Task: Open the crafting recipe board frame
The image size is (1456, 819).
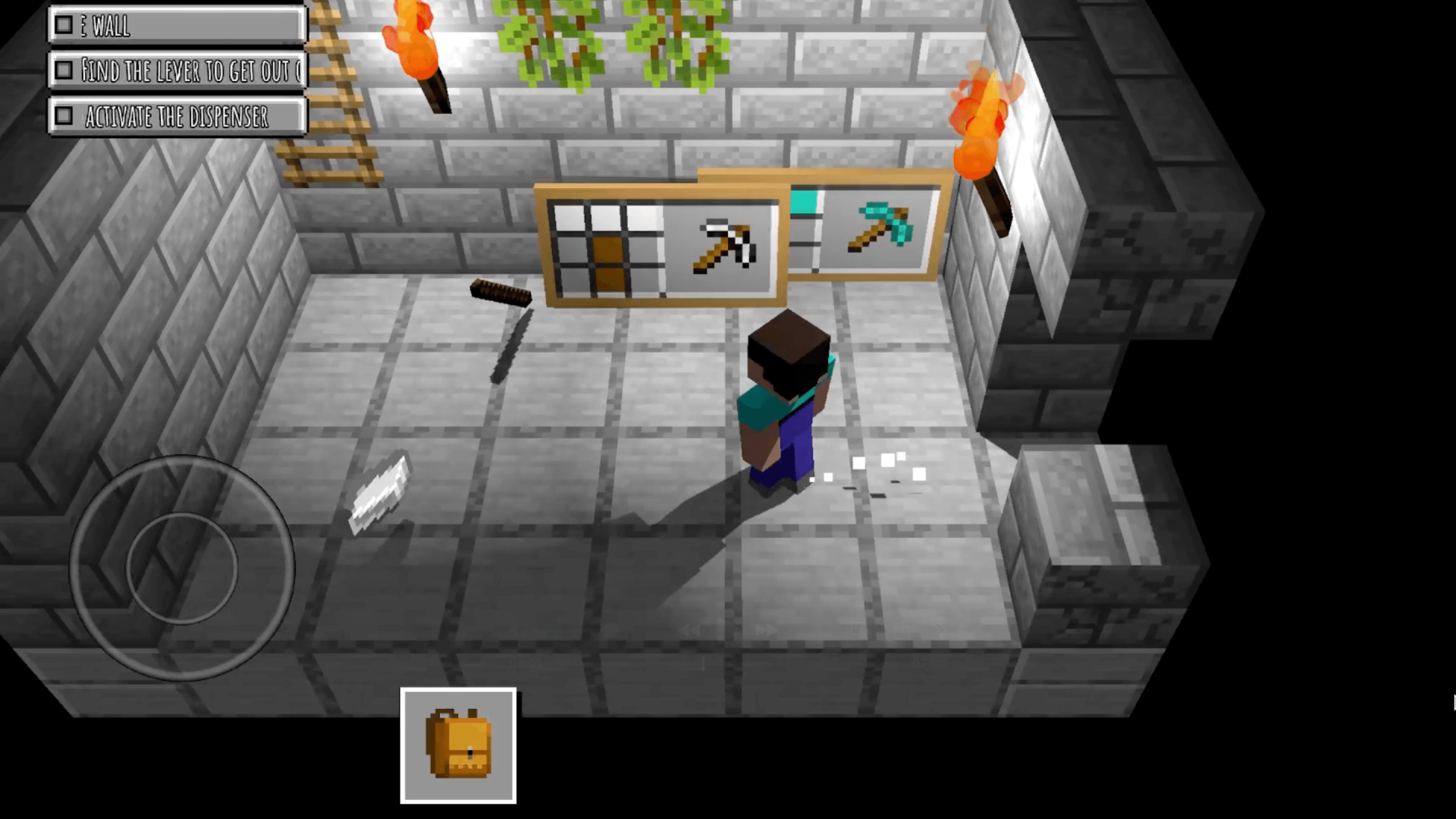Action: click(660, 243)
